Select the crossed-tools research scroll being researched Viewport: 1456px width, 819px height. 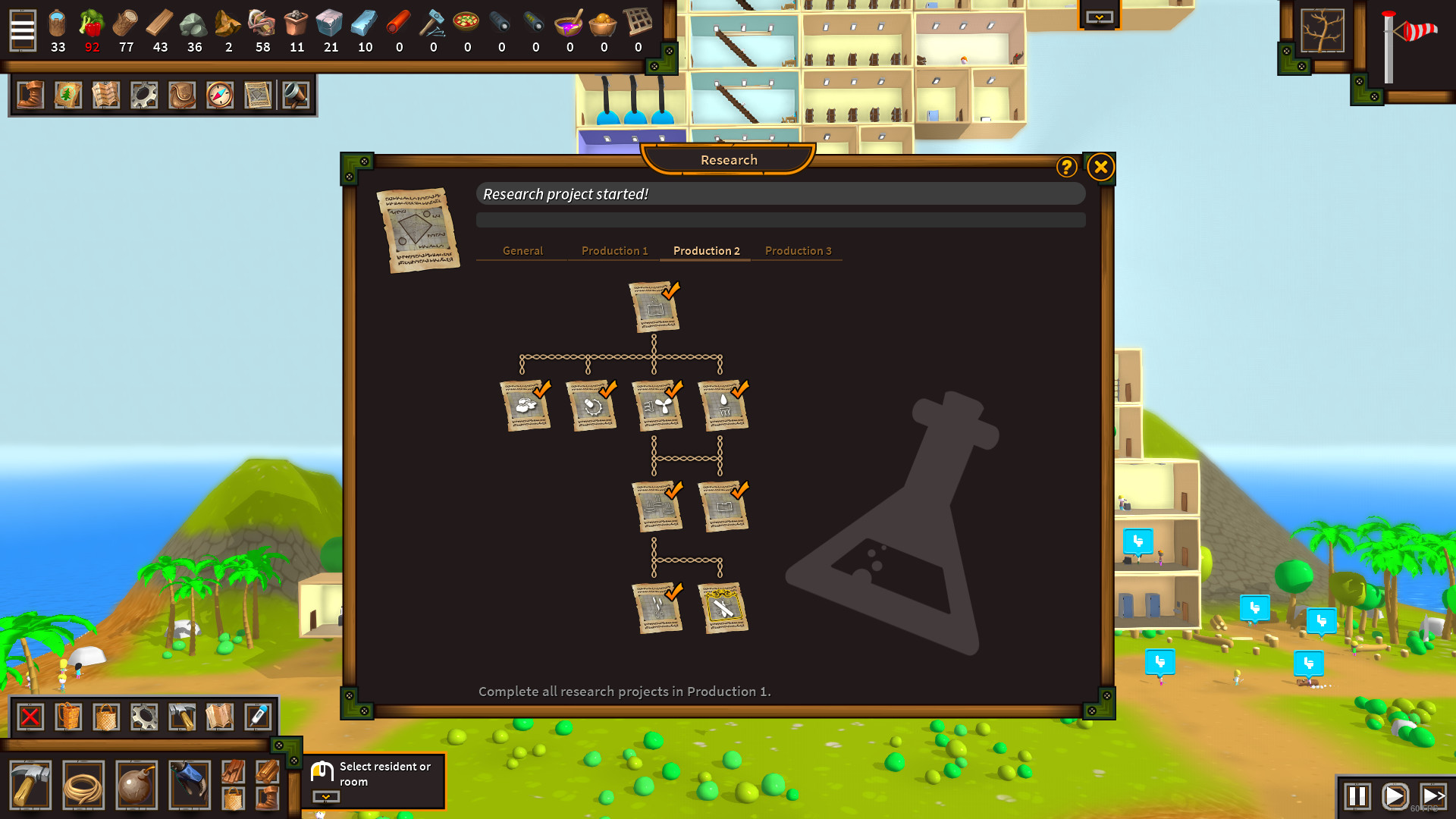724,607
